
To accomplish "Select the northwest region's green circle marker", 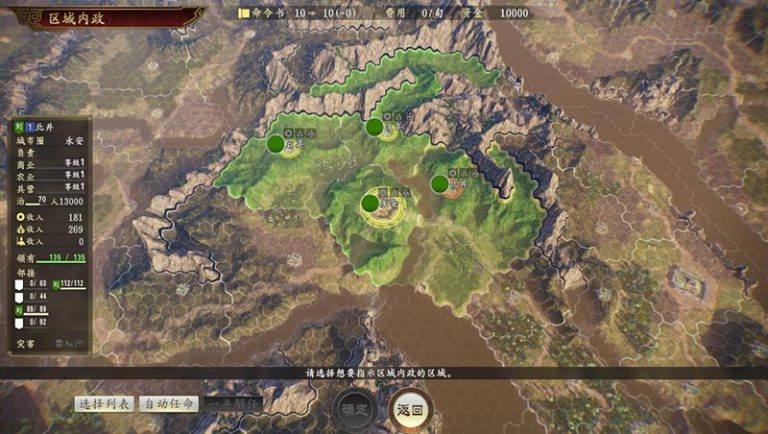I will click(x=275, y=144).
